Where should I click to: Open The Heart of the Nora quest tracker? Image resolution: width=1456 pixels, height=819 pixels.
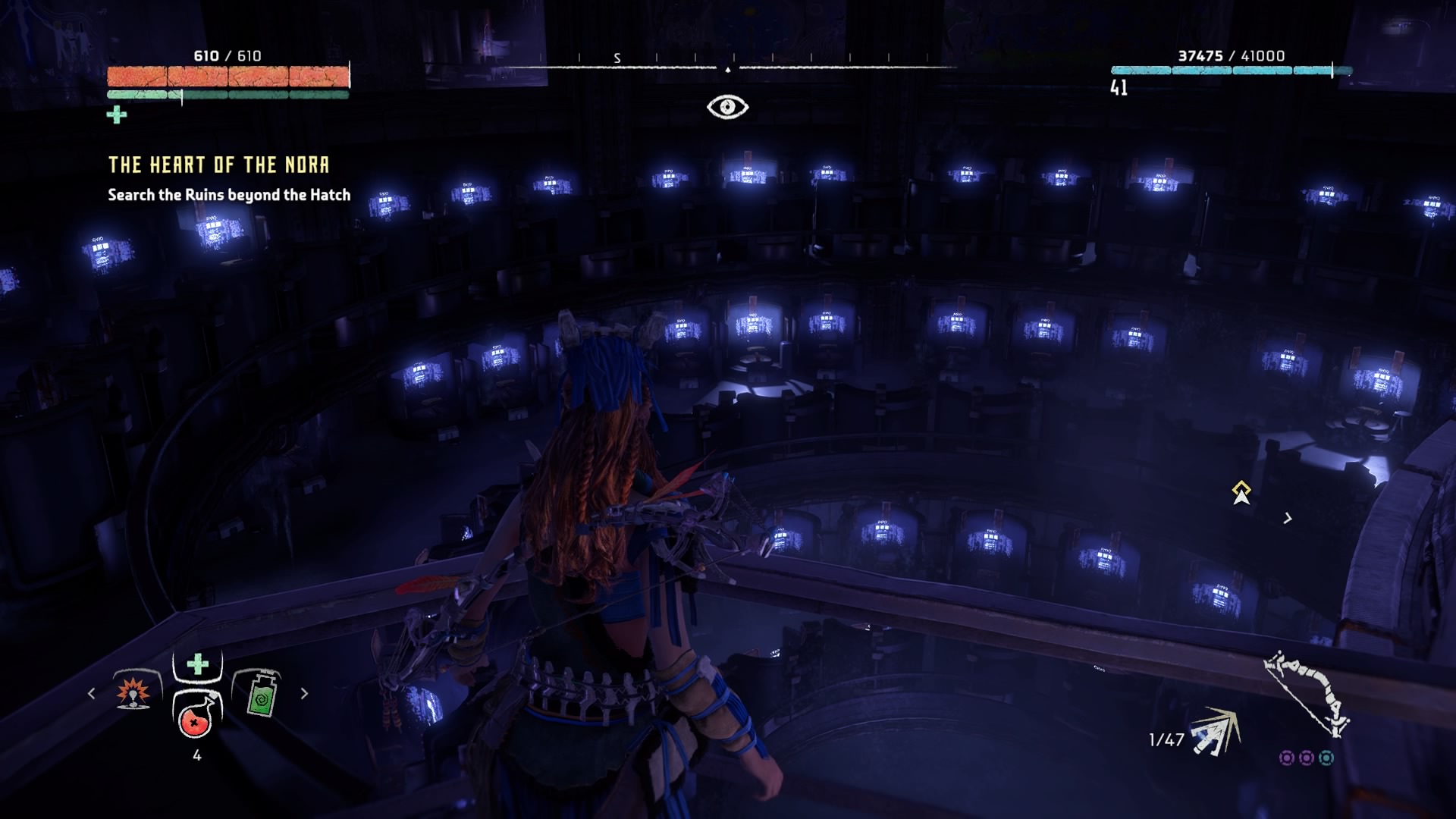pyautogui.click(x=218, y=165)
